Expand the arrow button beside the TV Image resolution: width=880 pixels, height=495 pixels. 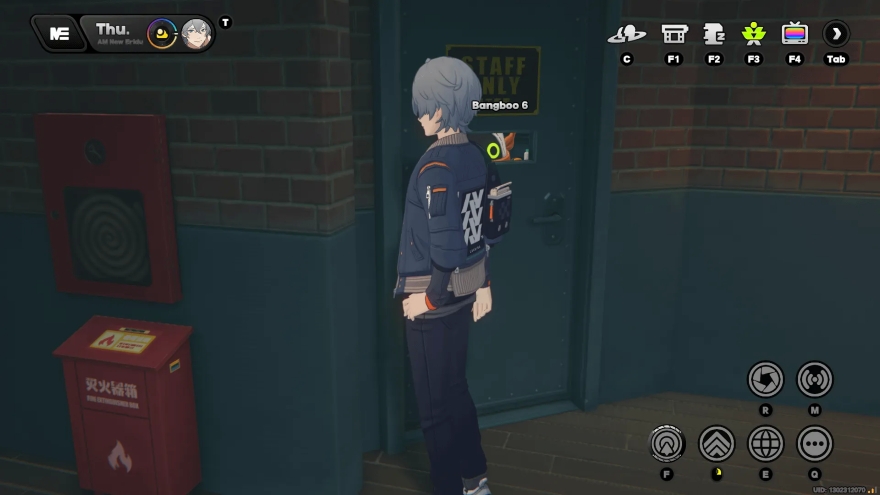[x=836, y=34]
